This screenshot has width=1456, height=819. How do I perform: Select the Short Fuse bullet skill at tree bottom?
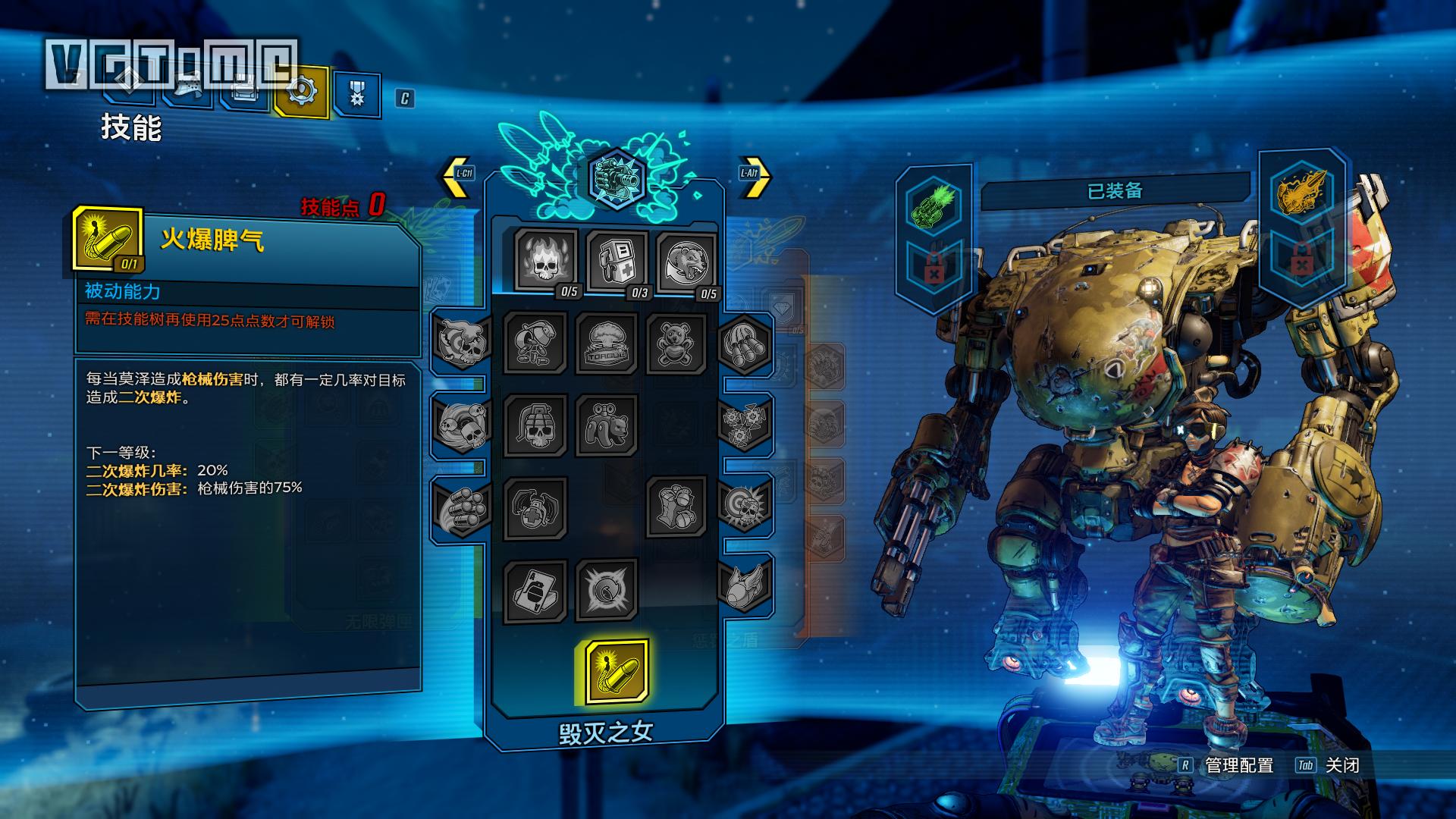(617, 671)
